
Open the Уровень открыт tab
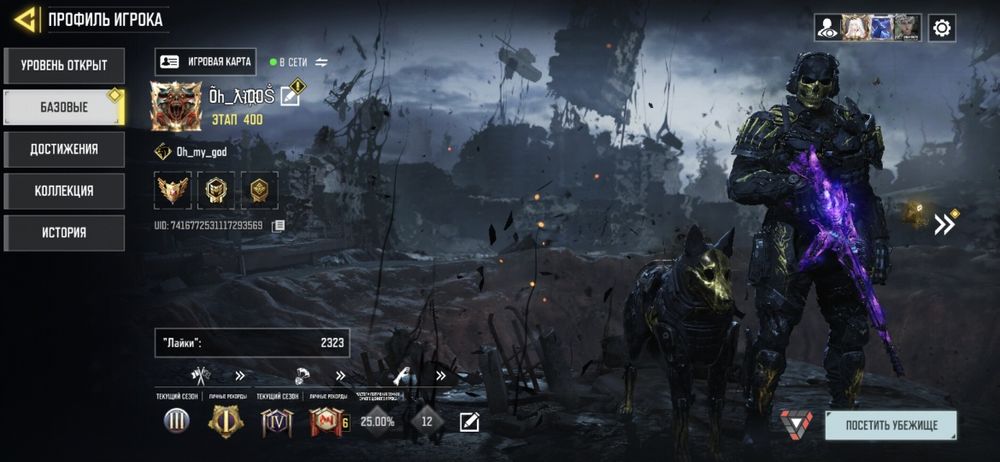tap(64, 66)
